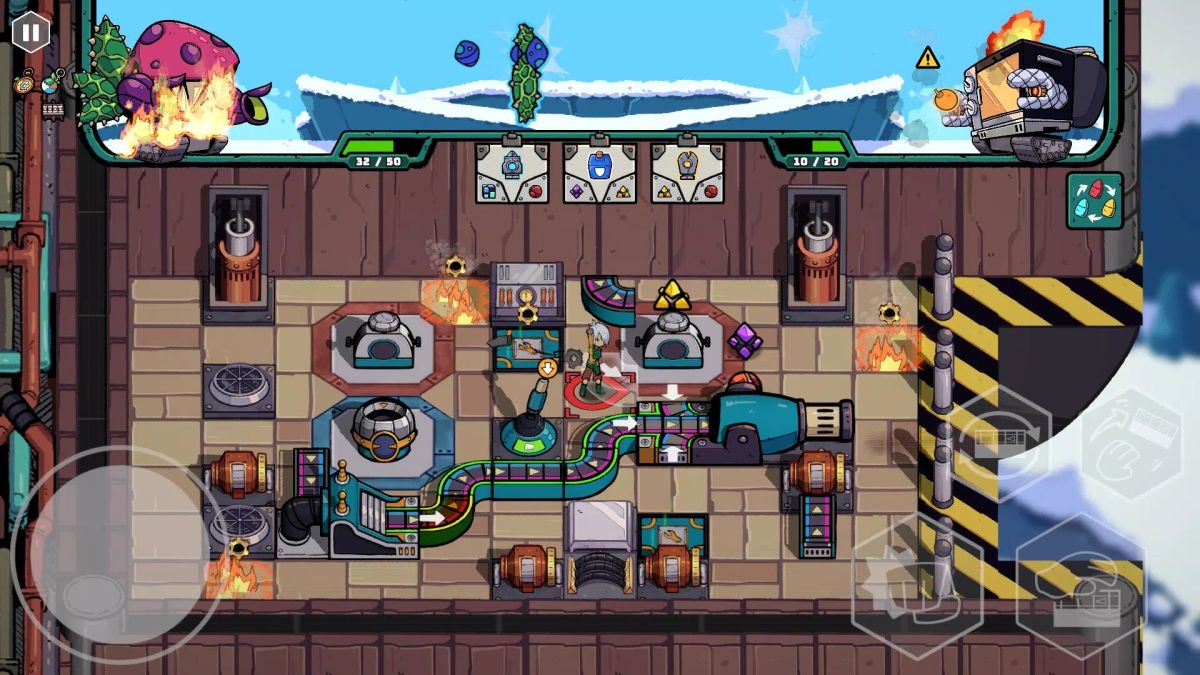Pause the game with the pause button
Image resolution: width=1200 pixels, height=675 pixels.
pyautogui.click(x=31, y=32)
